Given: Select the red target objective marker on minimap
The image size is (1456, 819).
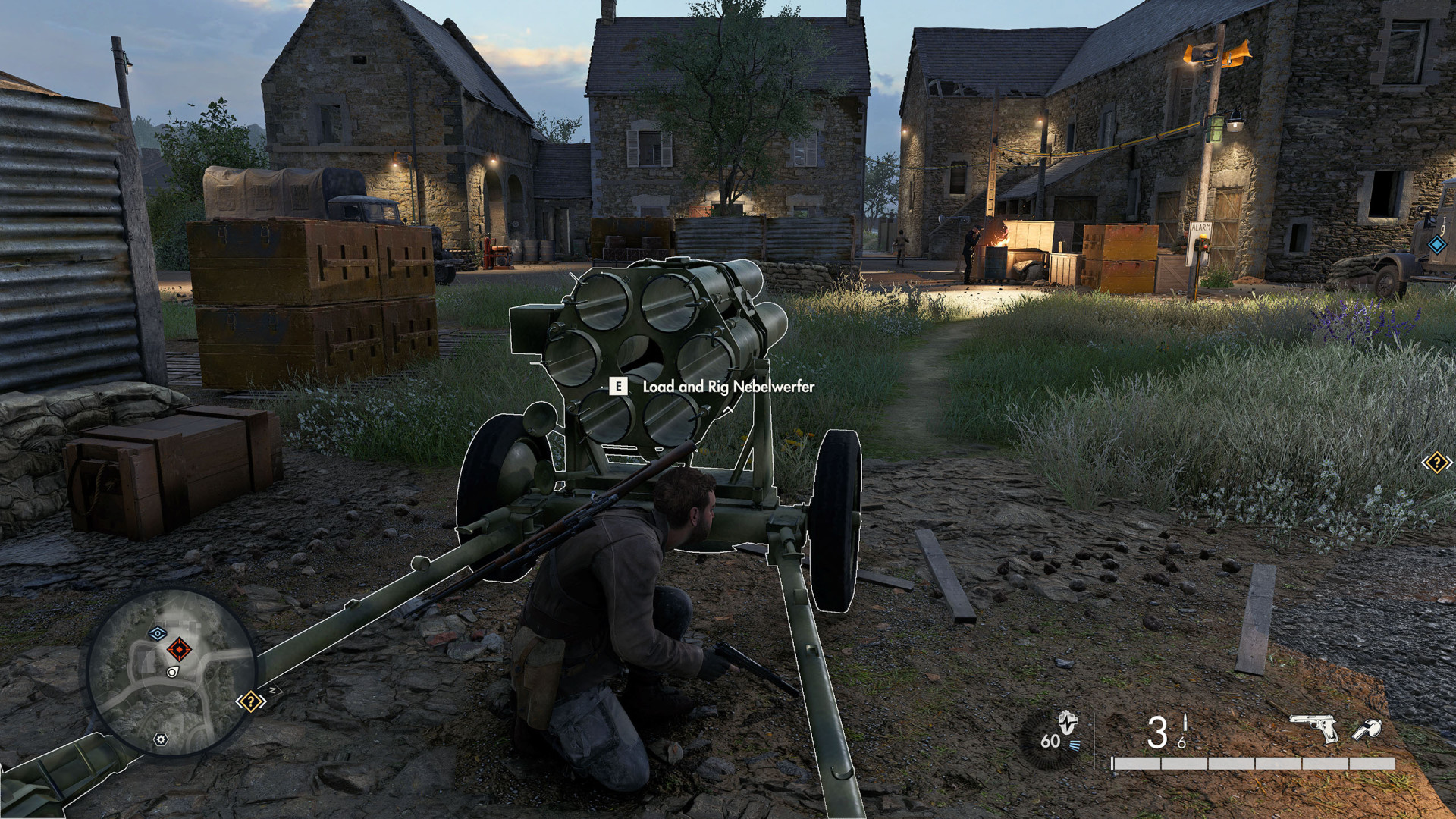Looking at the screenshot, I should [179, 649].
